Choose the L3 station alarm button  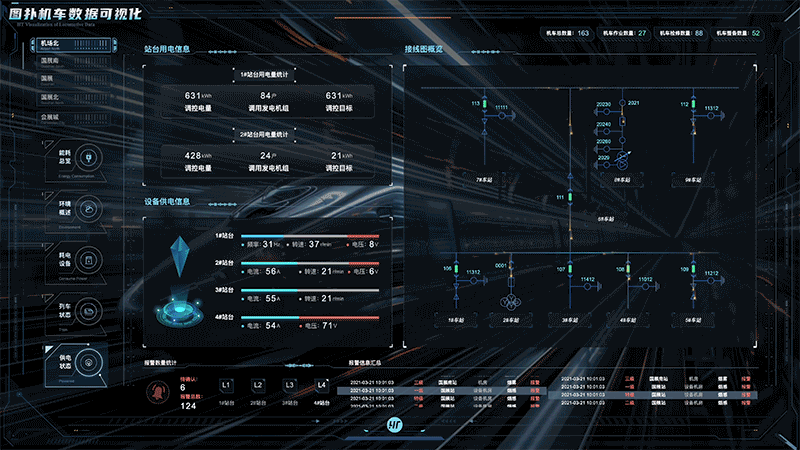point(290,385)
